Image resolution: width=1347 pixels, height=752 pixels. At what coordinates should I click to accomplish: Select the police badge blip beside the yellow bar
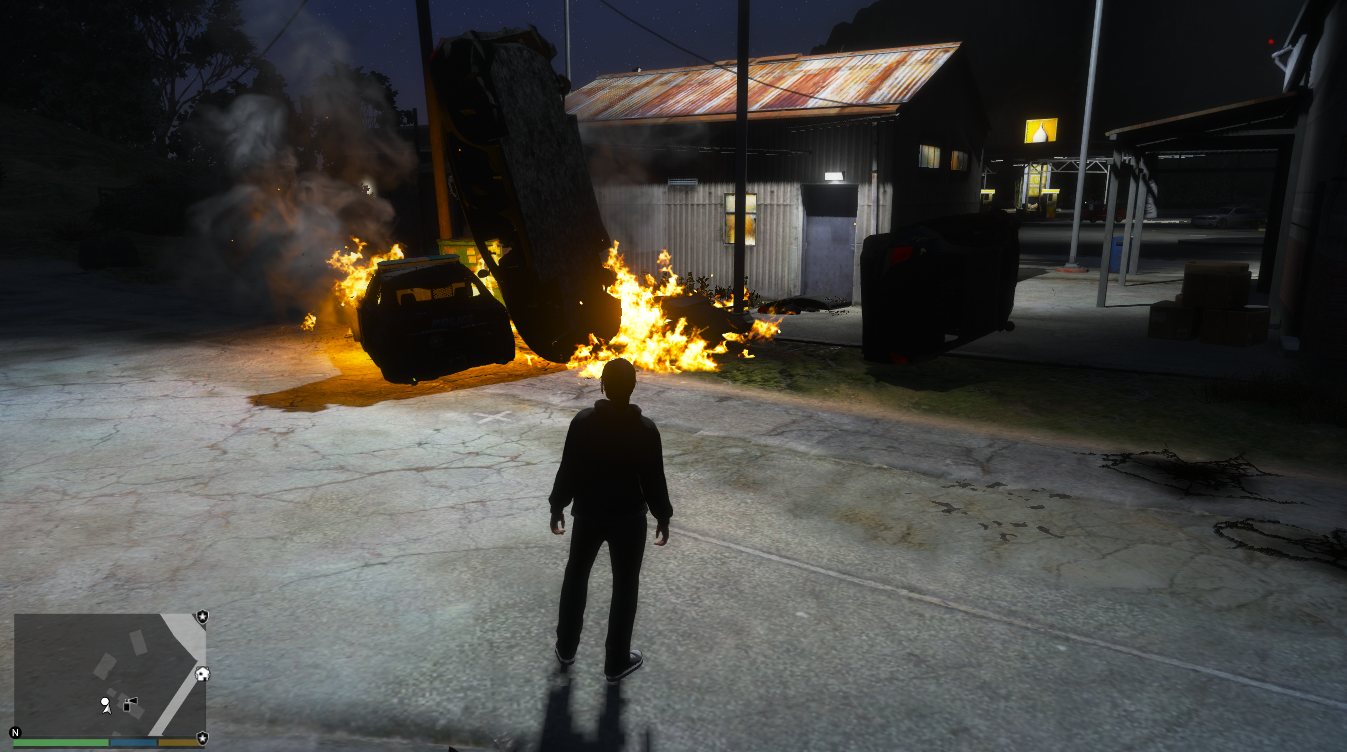[x=203, y=738]
